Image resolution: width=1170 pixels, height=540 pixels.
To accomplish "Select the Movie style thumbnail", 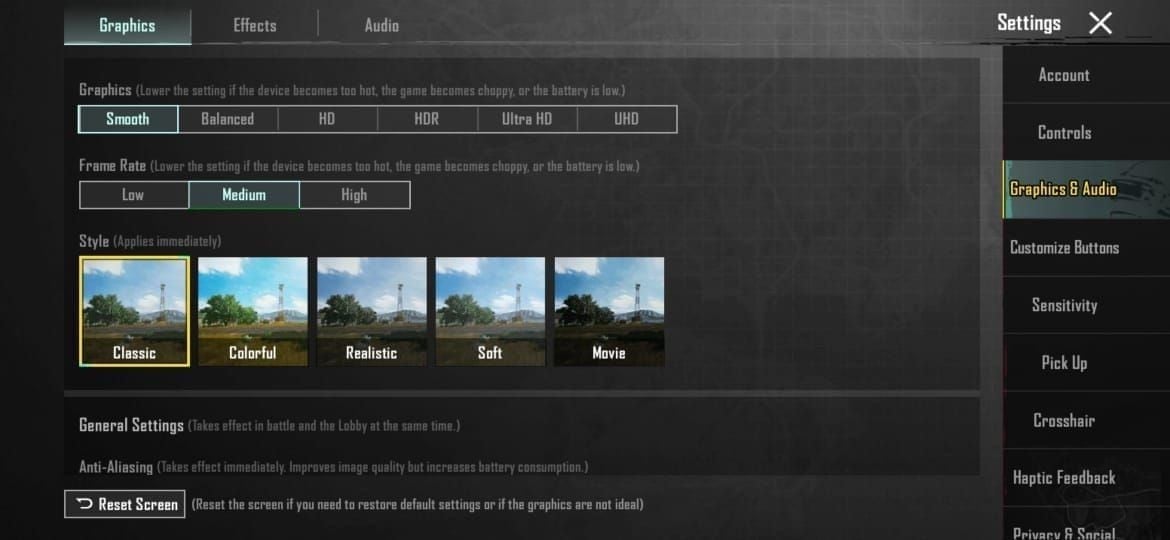I will pos(609,311).
